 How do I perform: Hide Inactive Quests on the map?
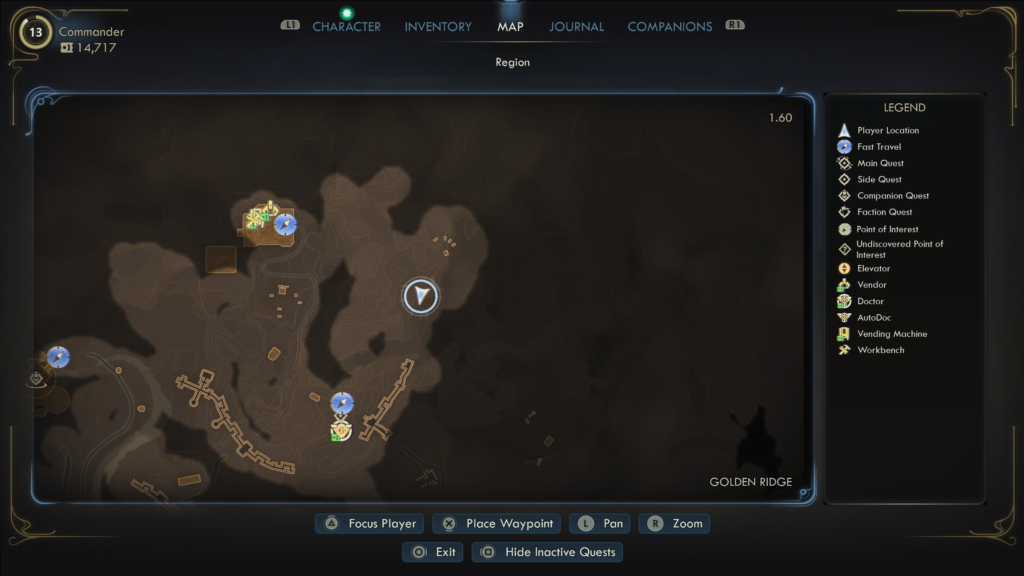coord(548,552)
